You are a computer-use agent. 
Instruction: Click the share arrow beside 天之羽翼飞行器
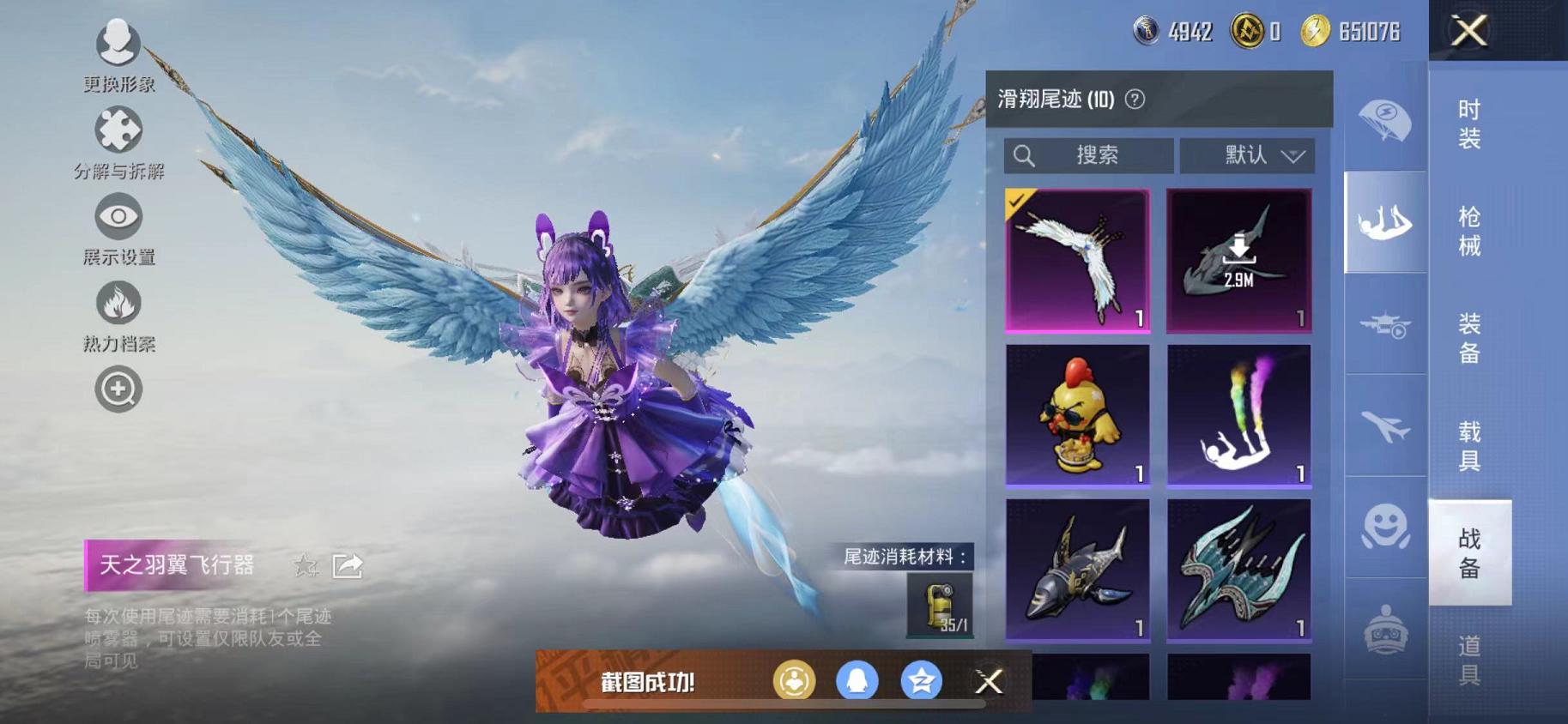tap(347, 565)
